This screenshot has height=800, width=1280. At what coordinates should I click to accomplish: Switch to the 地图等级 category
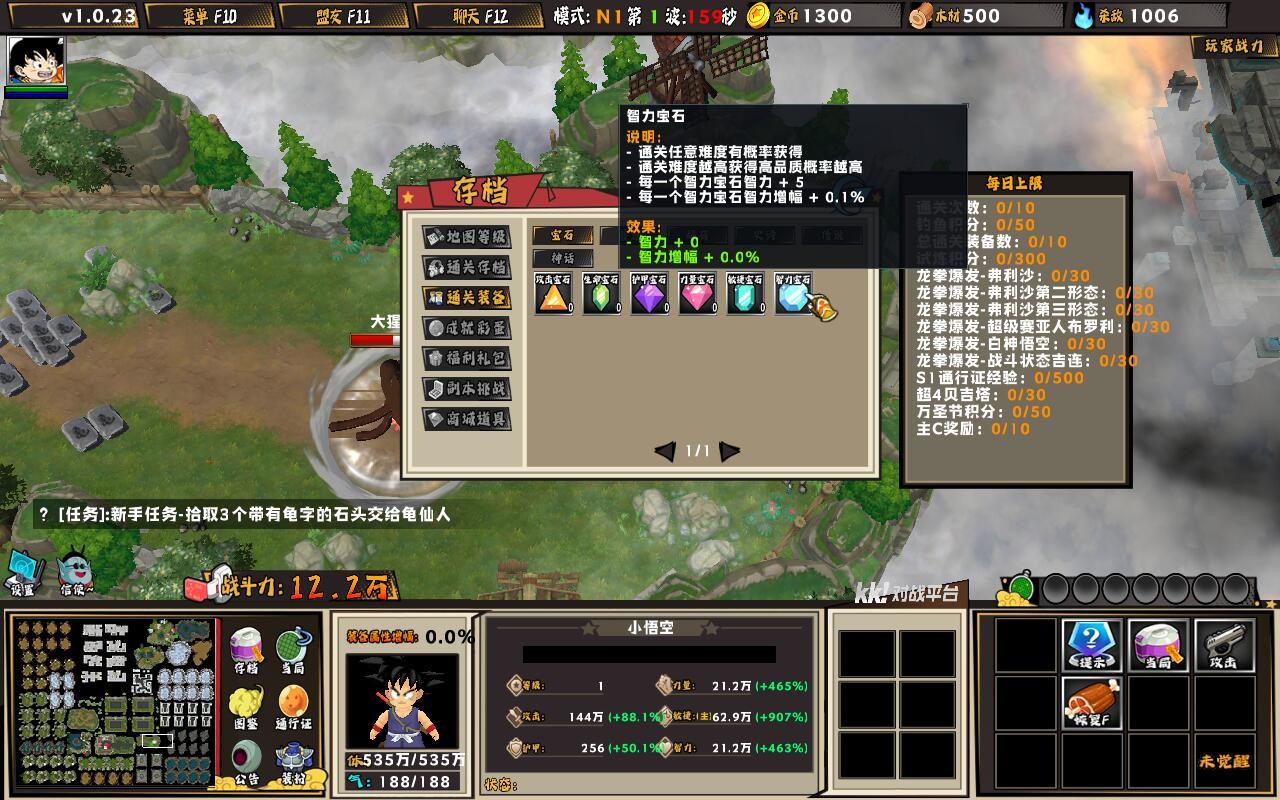(467, 237)
